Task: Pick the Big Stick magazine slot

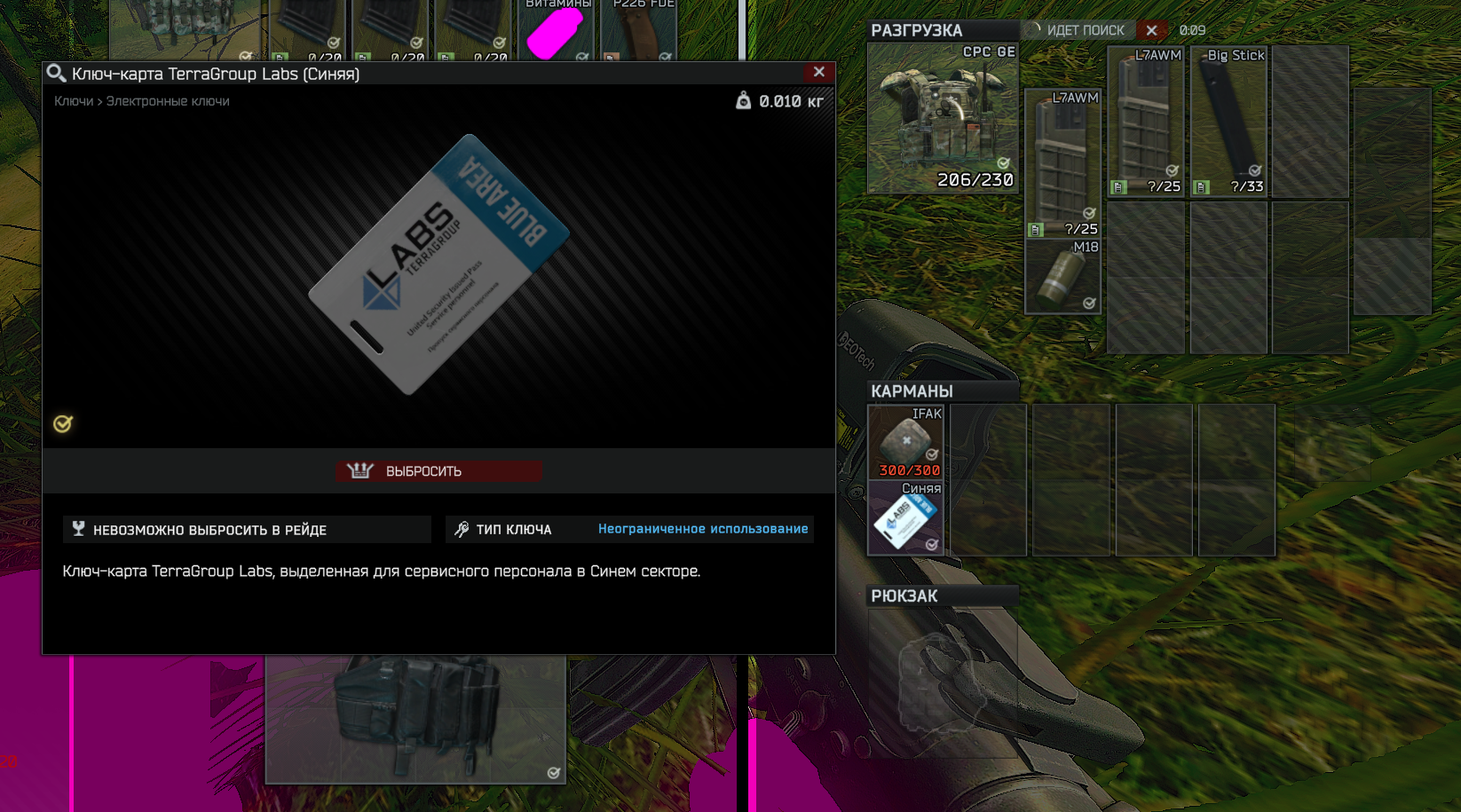Action: click(1229, 122)
